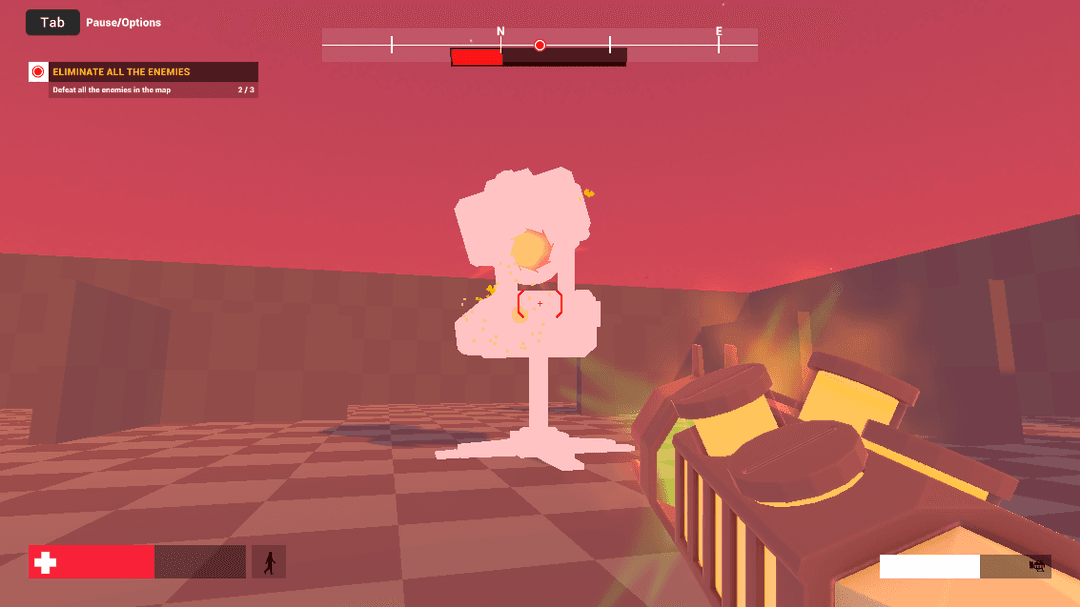The width and height of the screenshot is (1080, 607).
Task: Click the red enemy marker on the compass
Action: pos(540,45)
